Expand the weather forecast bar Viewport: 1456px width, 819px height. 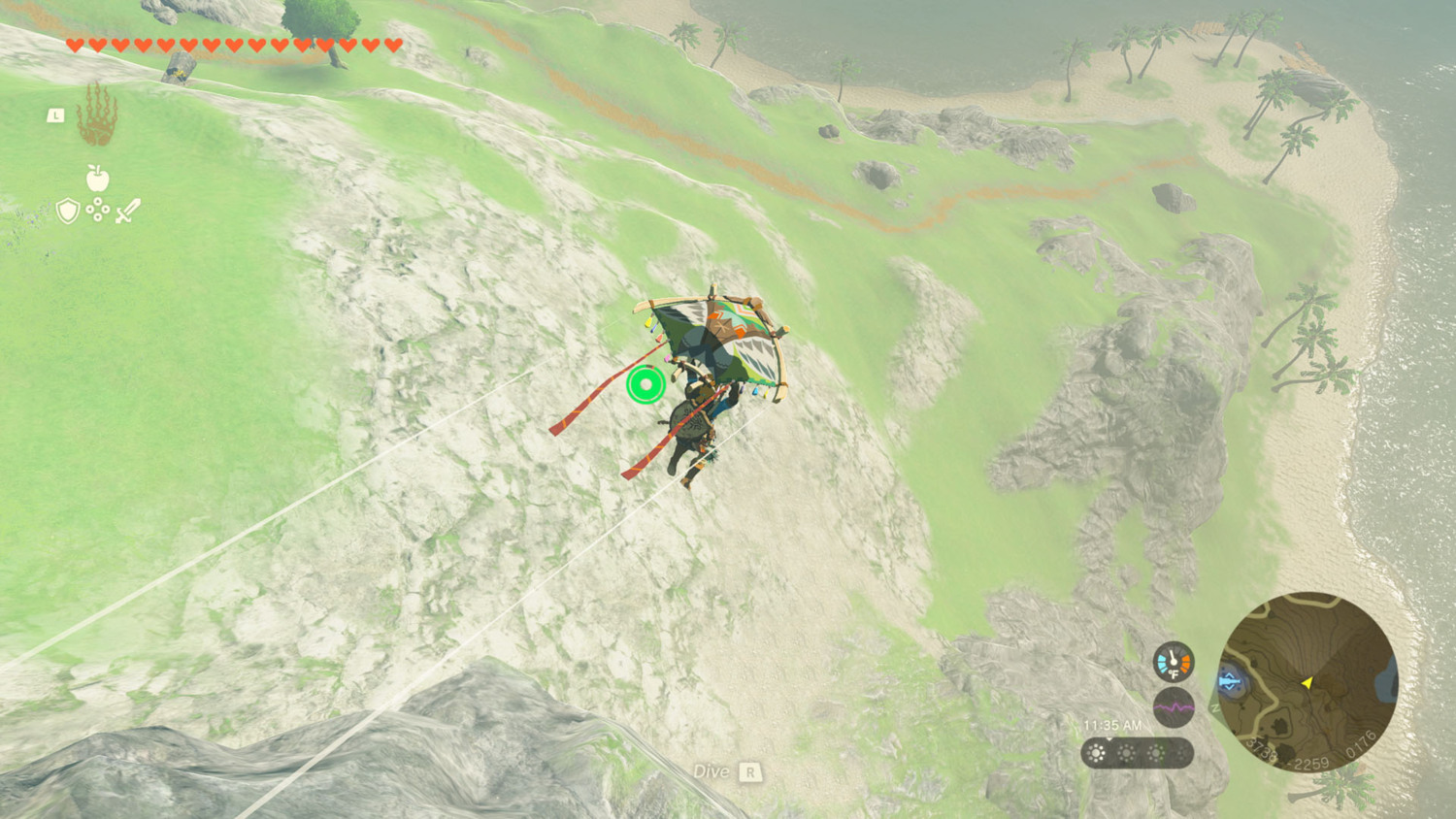[1141, 753]
